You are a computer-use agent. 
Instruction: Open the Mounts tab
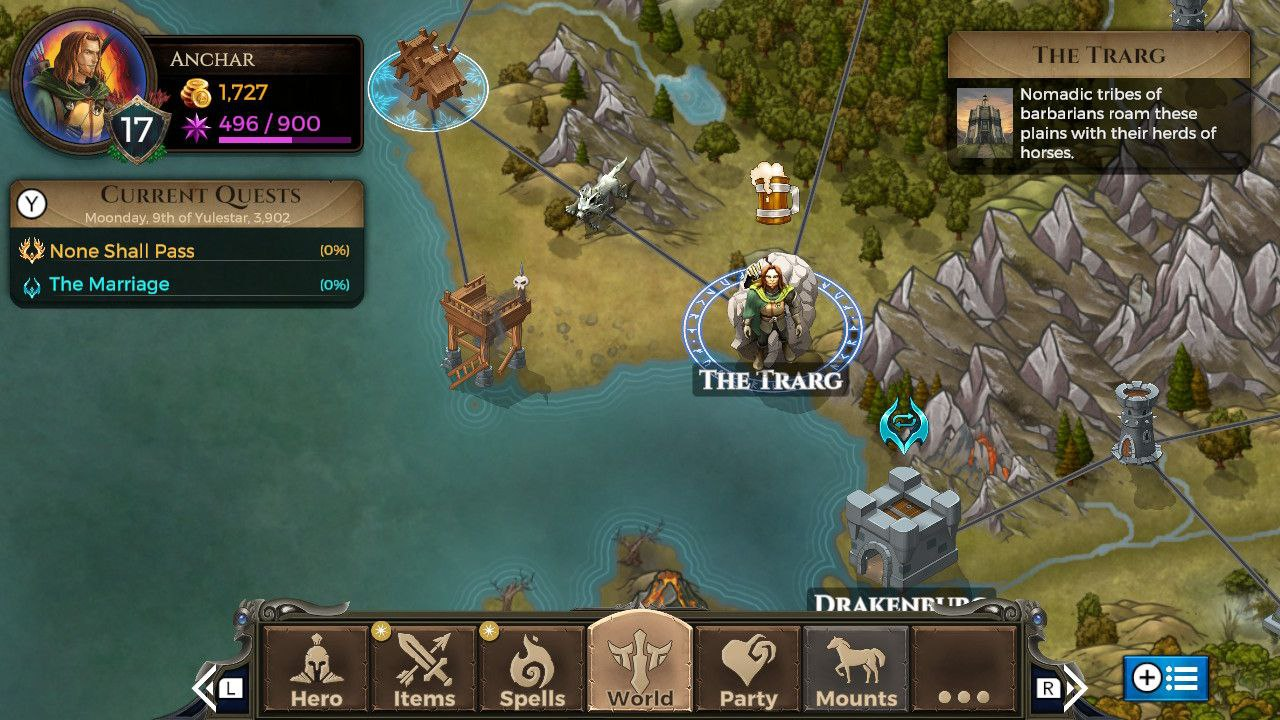click(856, 670)
